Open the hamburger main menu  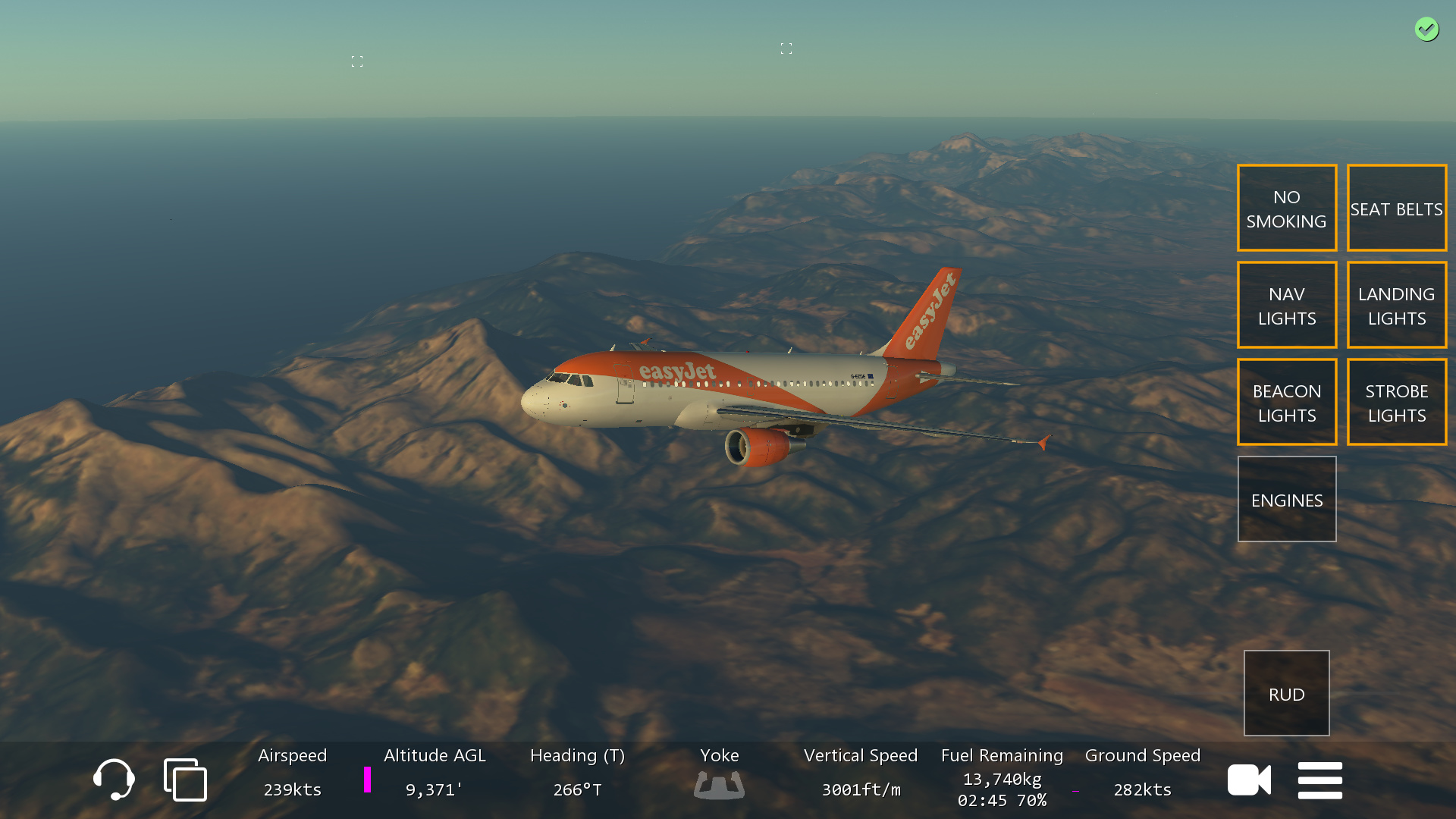1319,780
